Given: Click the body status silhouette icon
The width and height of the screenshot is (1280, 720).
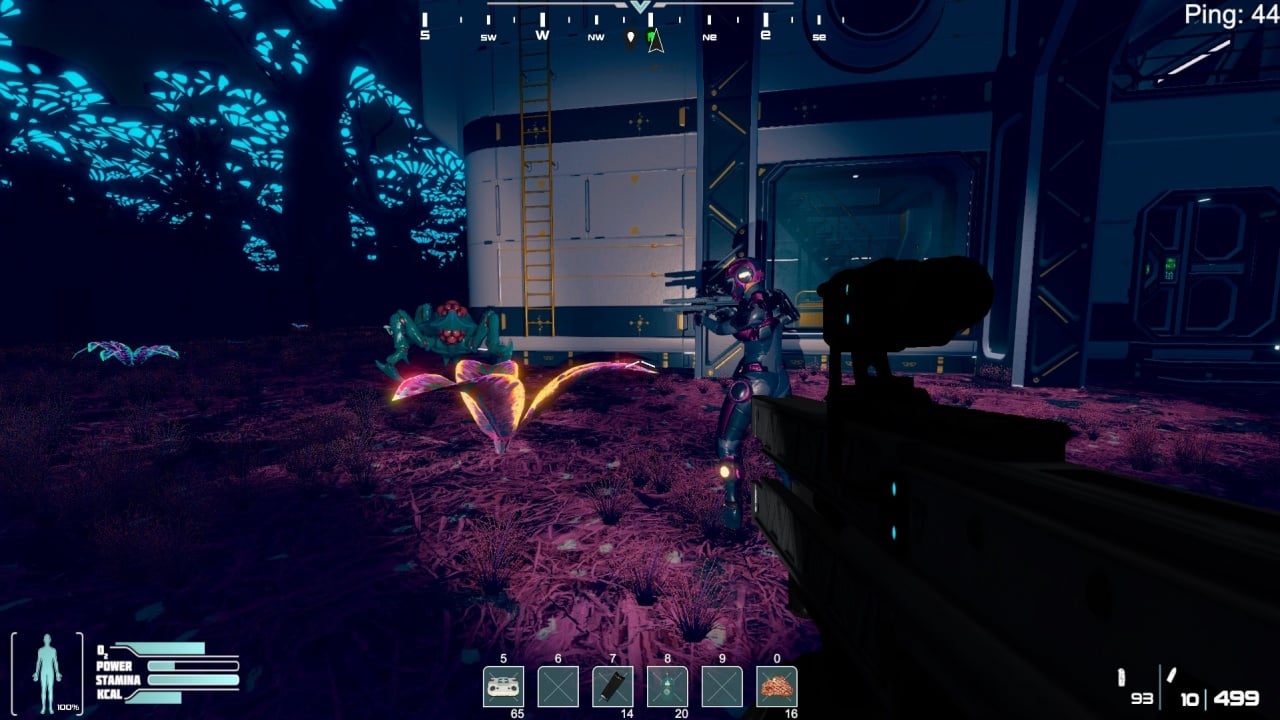Looking at the screenshot, I should tap(46, 673).
